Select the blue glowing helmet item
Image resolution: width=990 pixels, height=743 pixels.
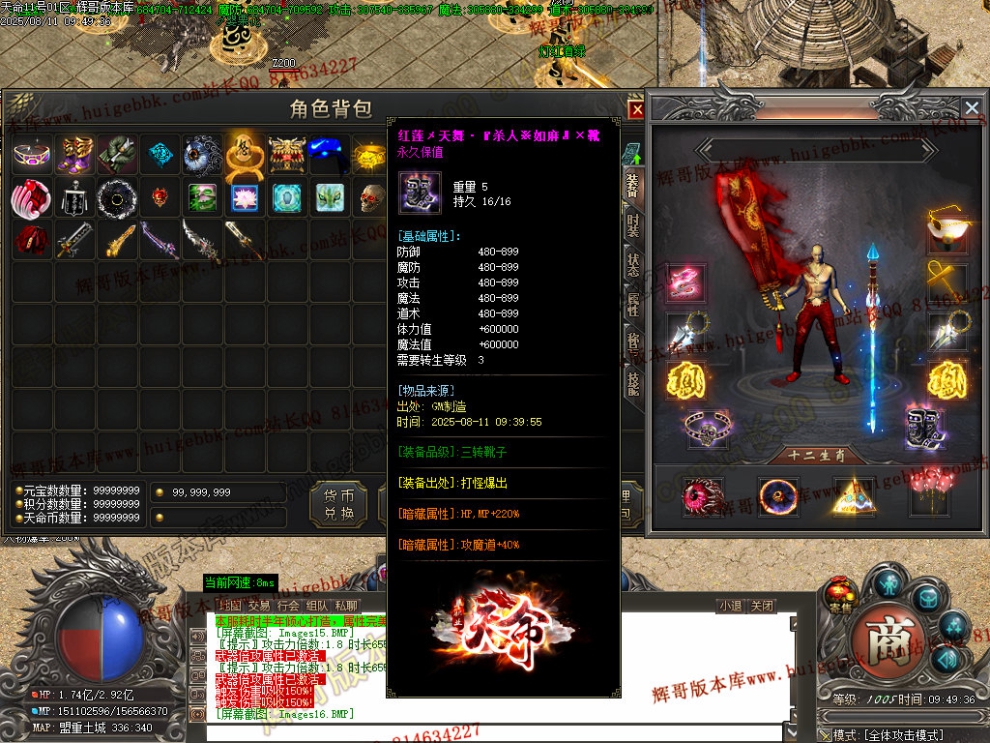[x=328, y=153]
